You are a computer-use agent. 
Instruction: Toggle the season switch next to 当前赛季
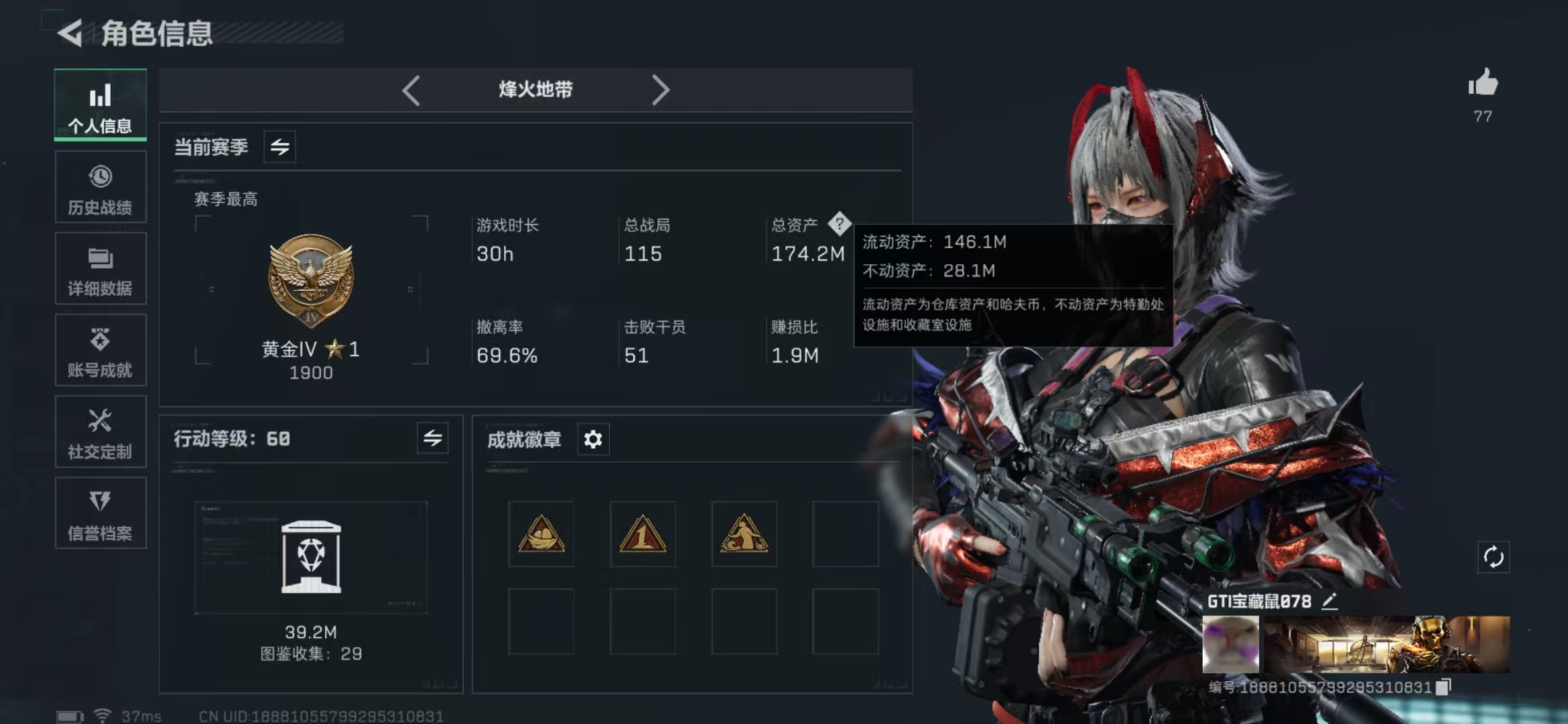[x=280, y=147]
